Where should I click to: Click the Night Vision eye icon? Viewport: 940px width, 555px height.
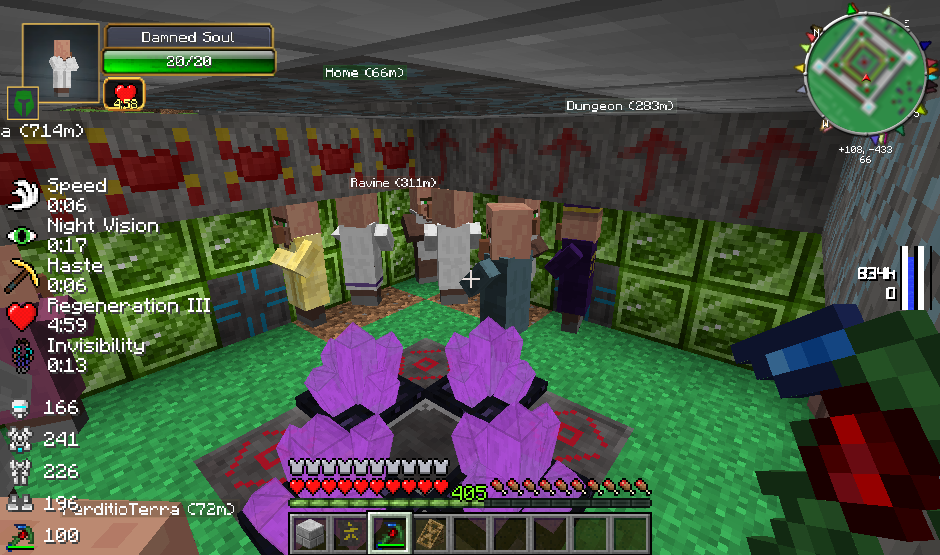point(23,234)
